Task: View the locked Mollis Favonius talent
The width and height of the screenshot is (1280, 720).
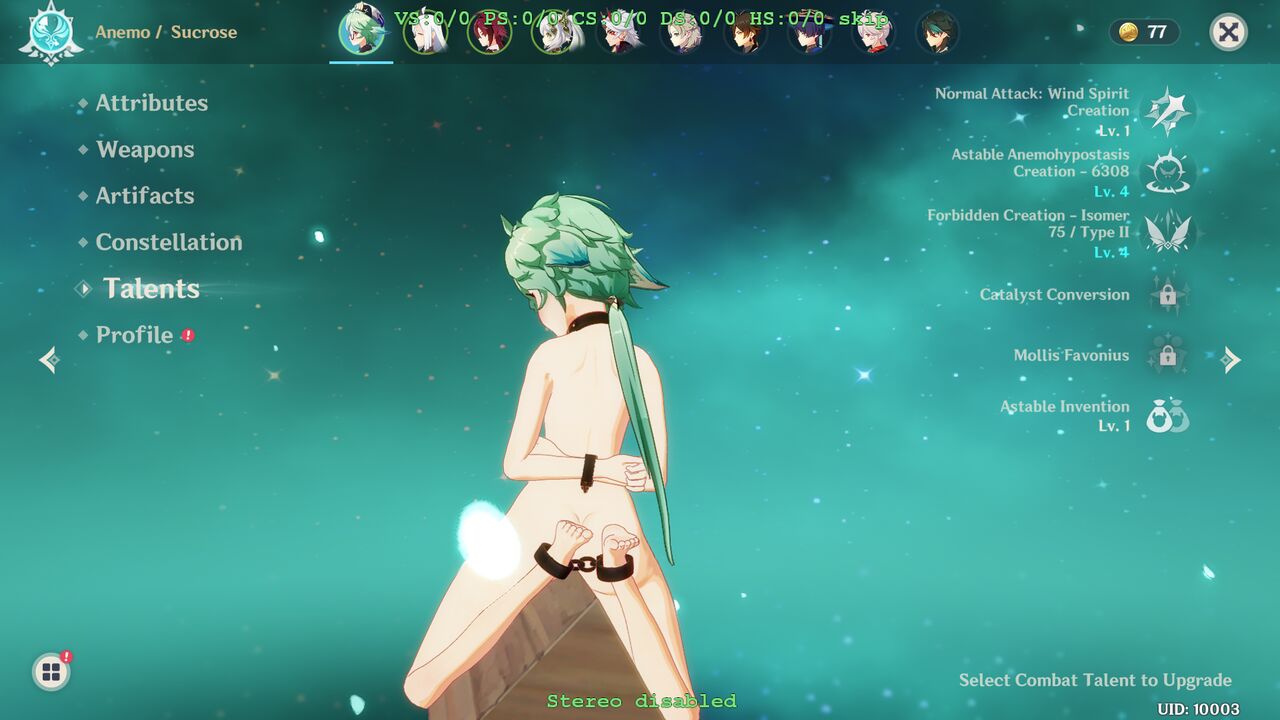Action: tap(1166, 356)
